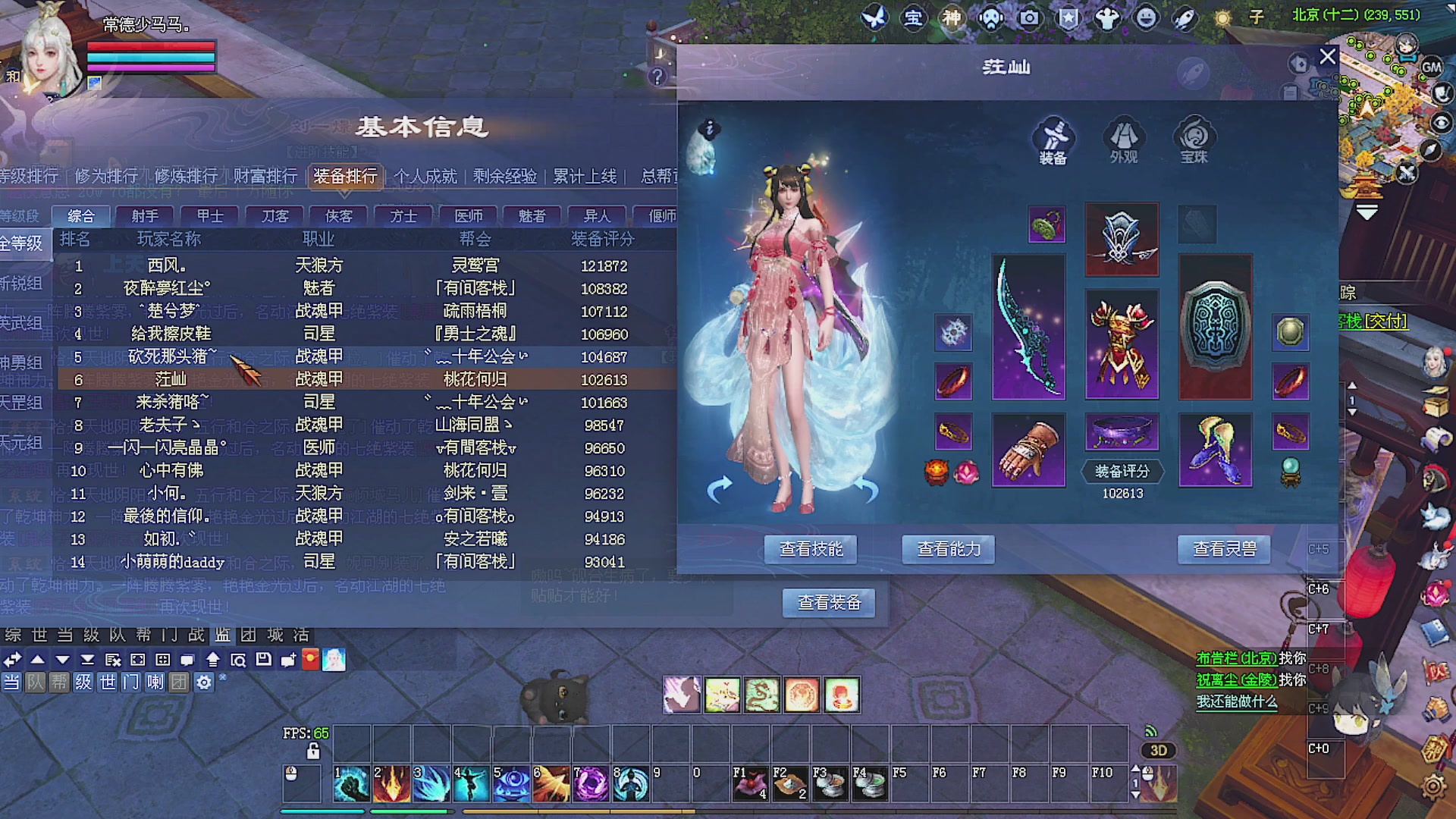The image size is (1456, 819).
Task: Open the 神 deity icon on top bar
Action: [x=953, y=19]
